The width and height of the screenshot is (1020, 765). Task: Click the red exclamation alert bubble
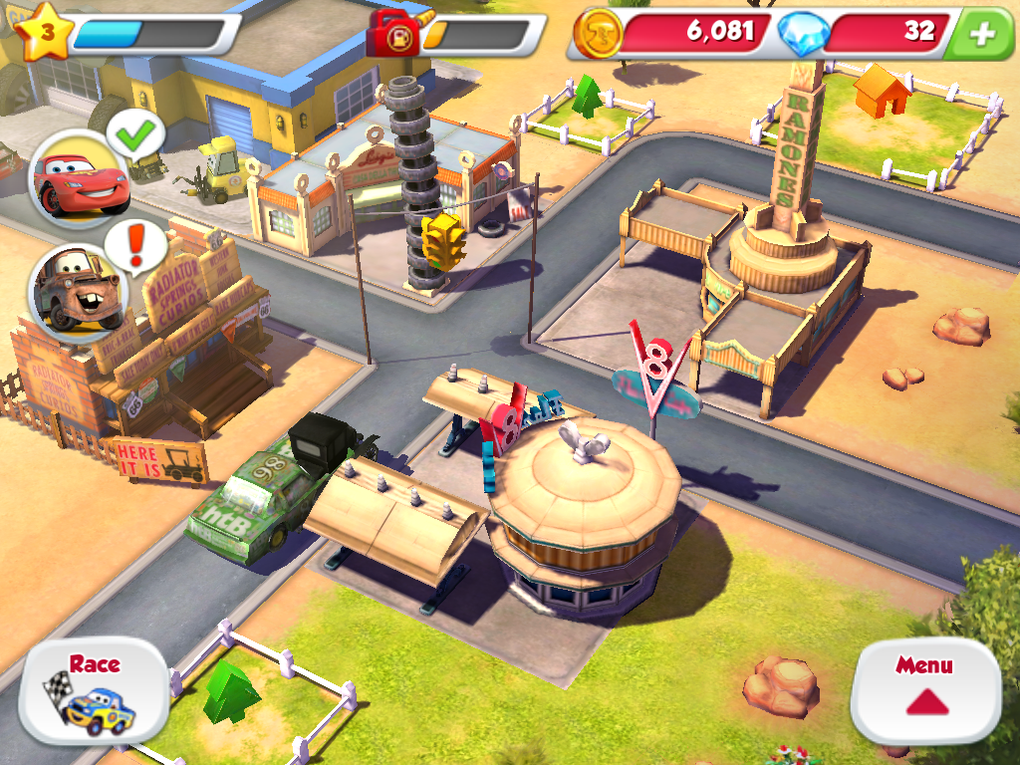point(136,245)
